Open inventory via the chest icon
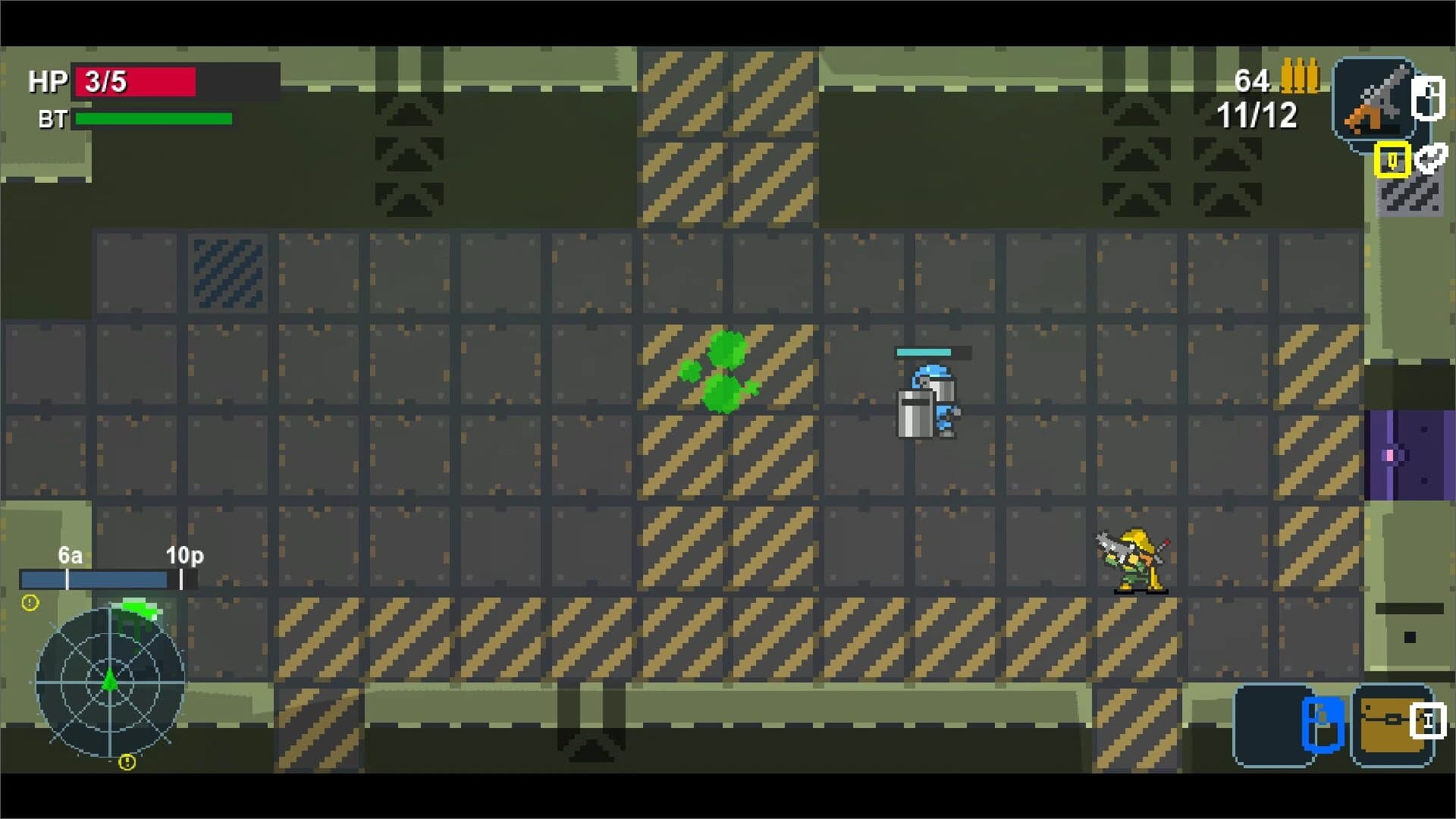The height and width of the screenshot is (819, 1456). (1392, 720)
